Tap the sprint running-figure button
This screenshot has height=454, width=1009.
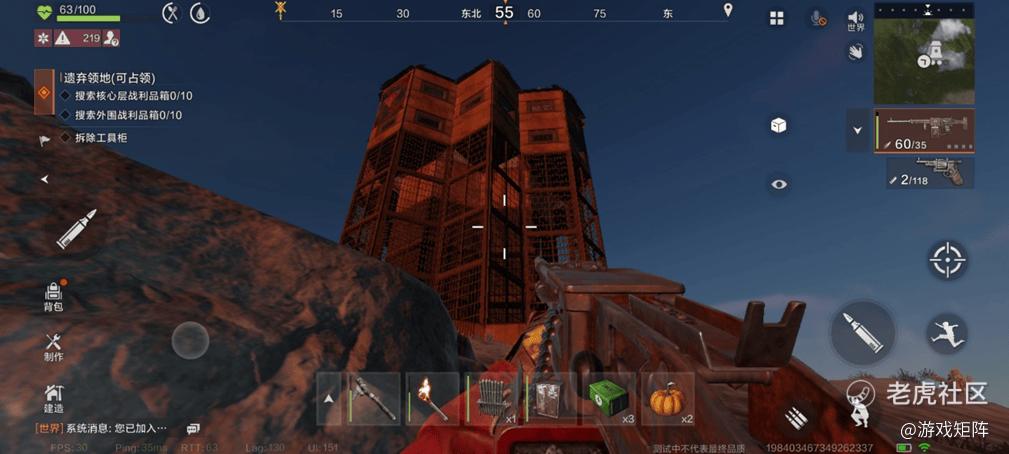point(946,331)
